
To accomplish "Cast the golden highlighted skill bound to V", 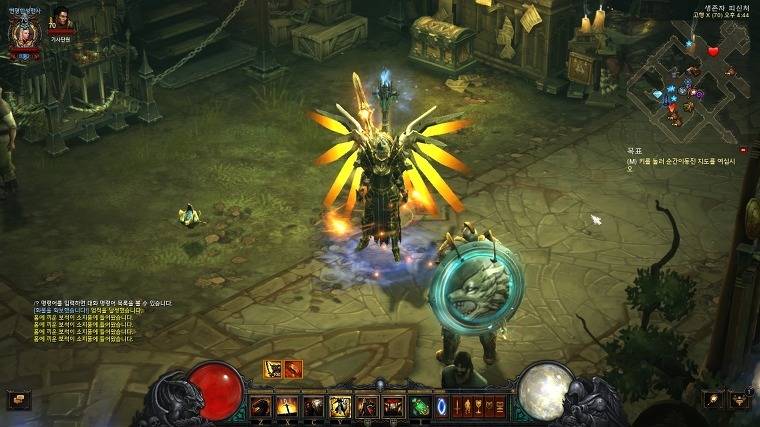I will 339,406.
